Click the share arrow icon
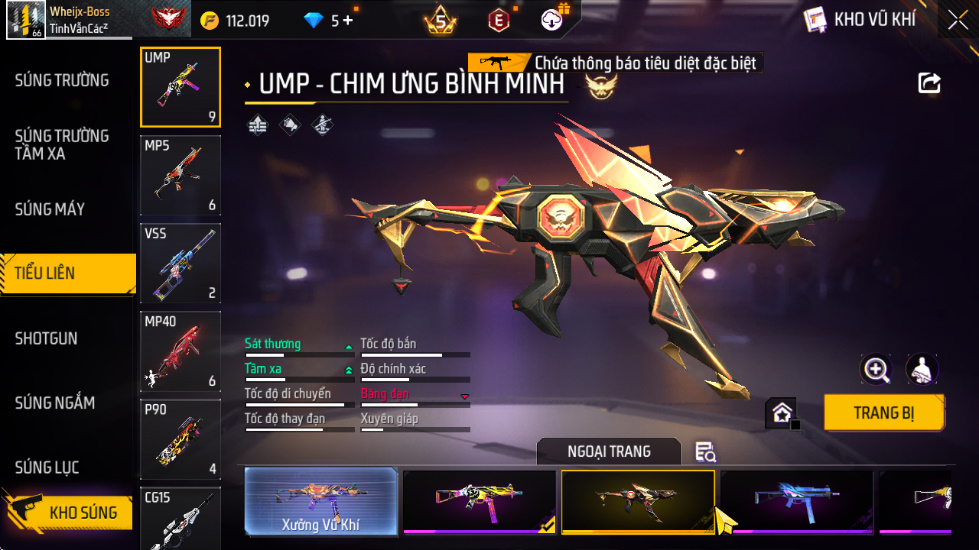This screenshot has height=550, width=979. (929, 84)
